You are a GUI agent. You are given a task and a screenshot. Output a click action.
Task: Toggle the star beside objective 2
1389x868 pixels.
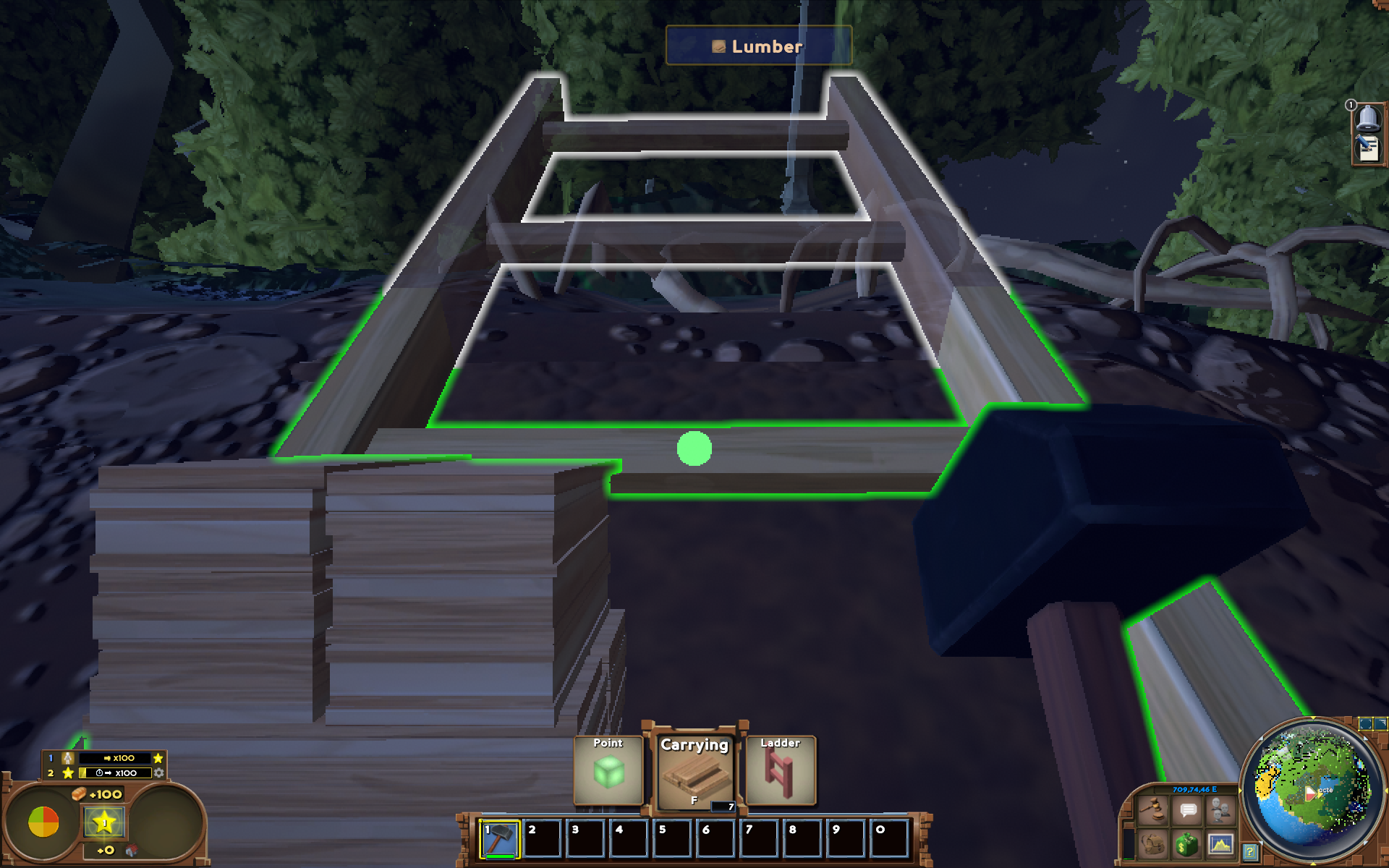click(69, 773)
